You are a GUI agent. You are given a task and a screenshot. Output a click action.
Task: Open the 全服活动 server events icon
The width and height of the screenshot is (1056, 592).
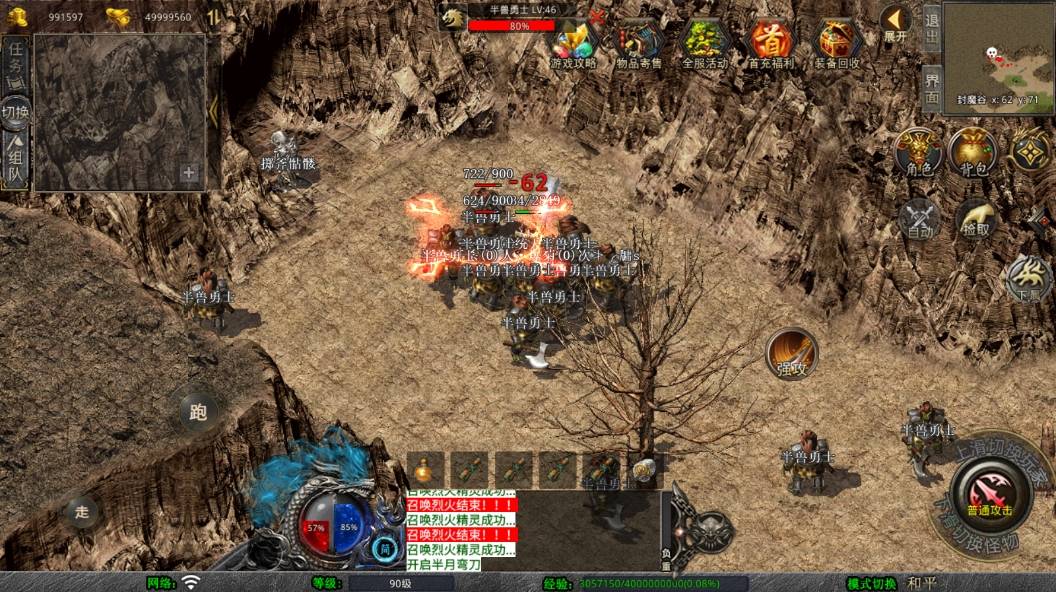click(705, 43)
